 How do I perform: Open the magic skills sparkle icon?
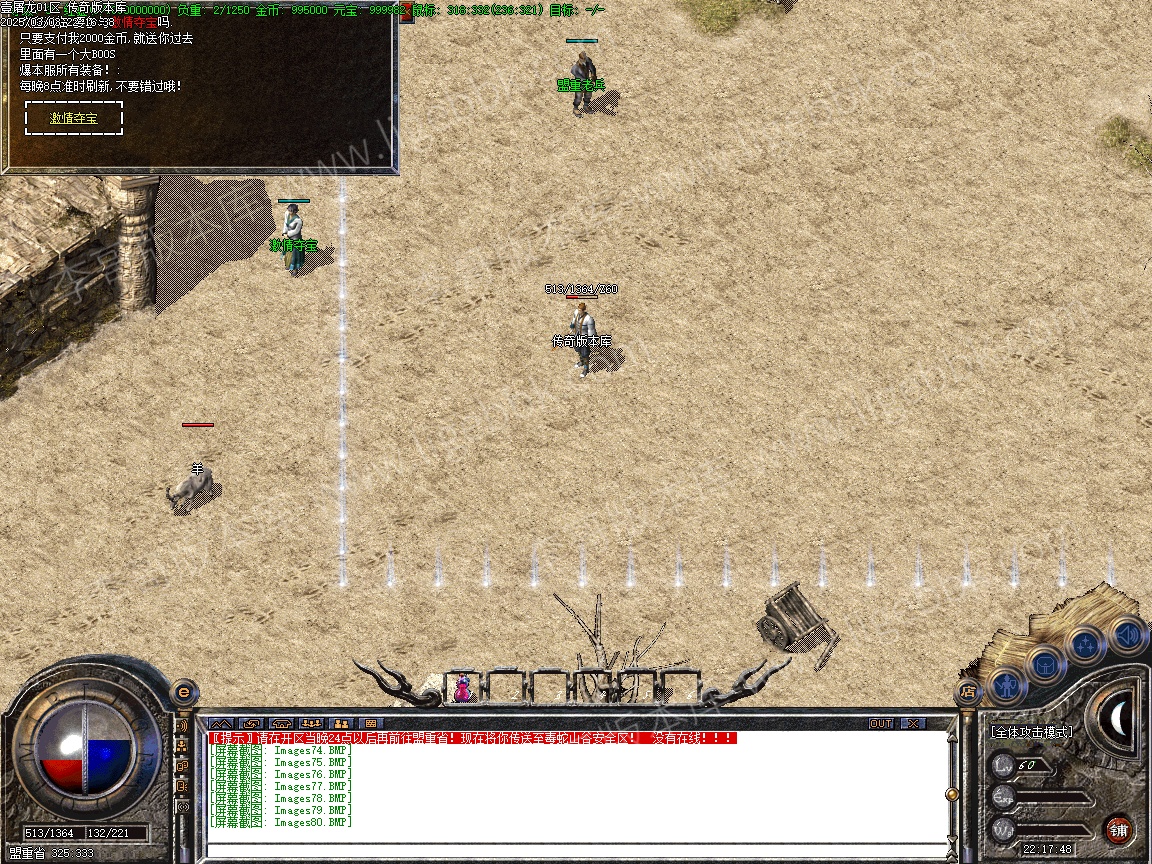(x=1086, y=645)
